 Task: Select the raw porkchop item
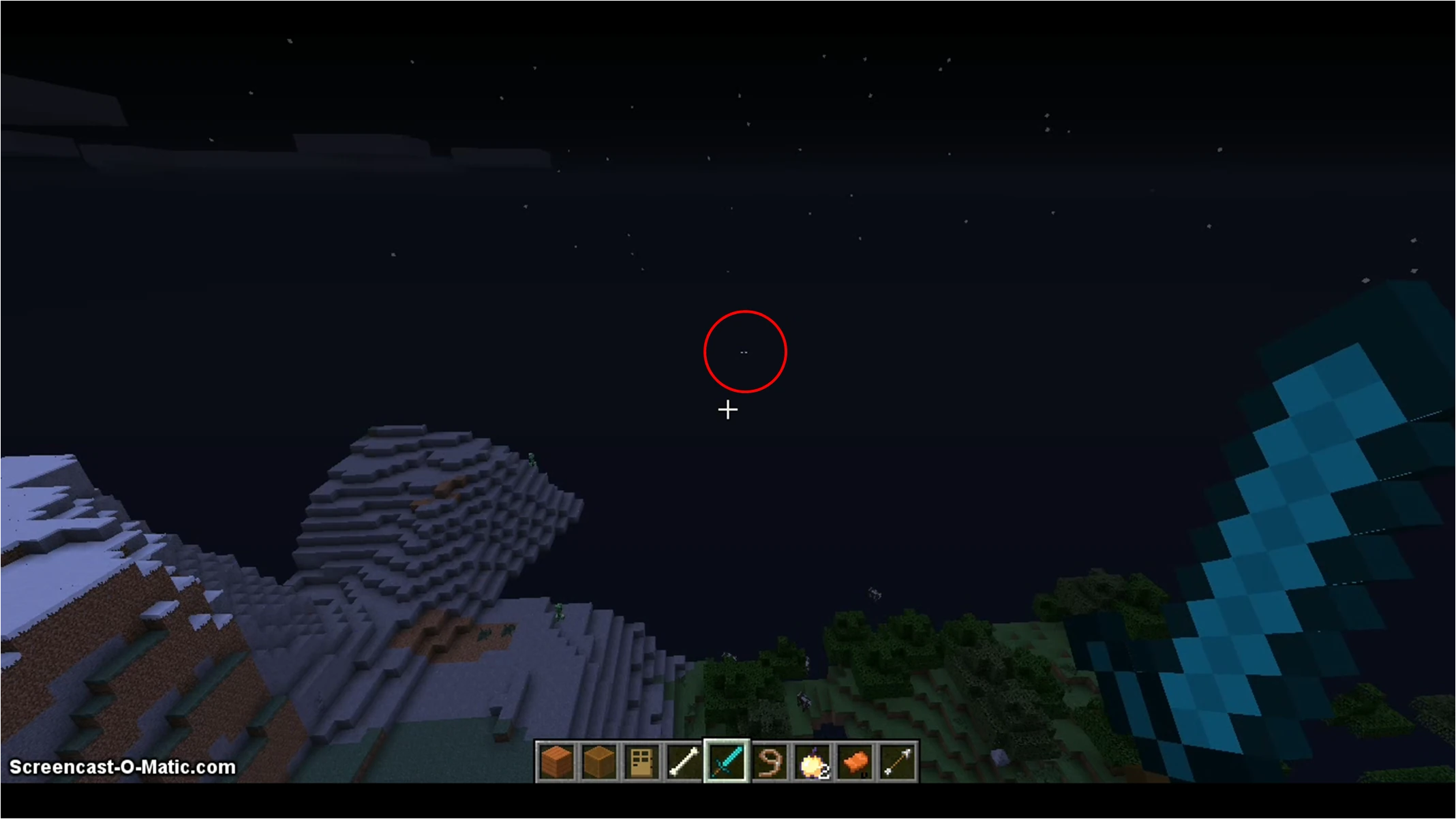pyautogui.click(x=857, y=761)
